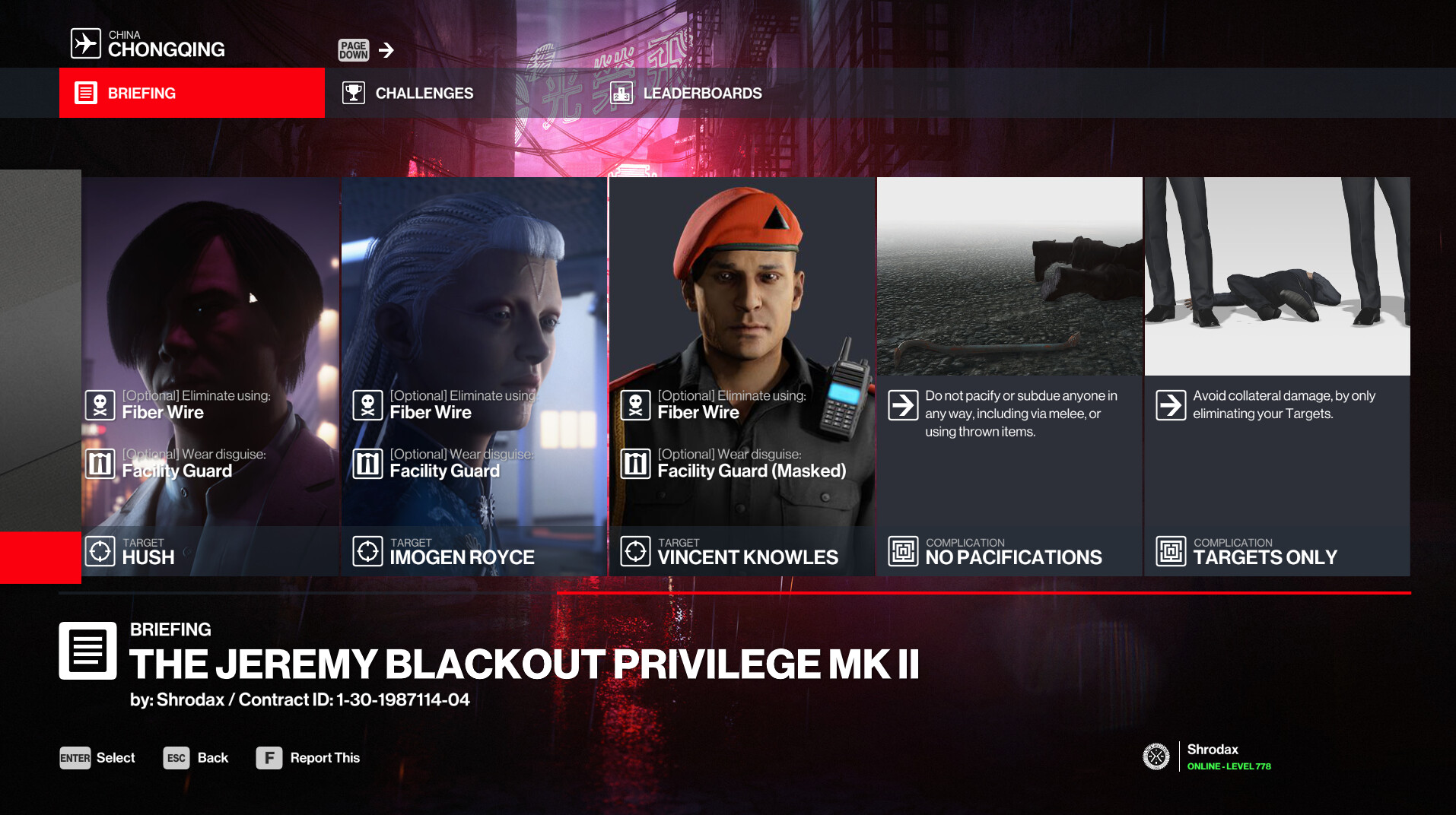Select the Vincent Knowles target card
1456x815 pixels.
click(x=742, y=376)
